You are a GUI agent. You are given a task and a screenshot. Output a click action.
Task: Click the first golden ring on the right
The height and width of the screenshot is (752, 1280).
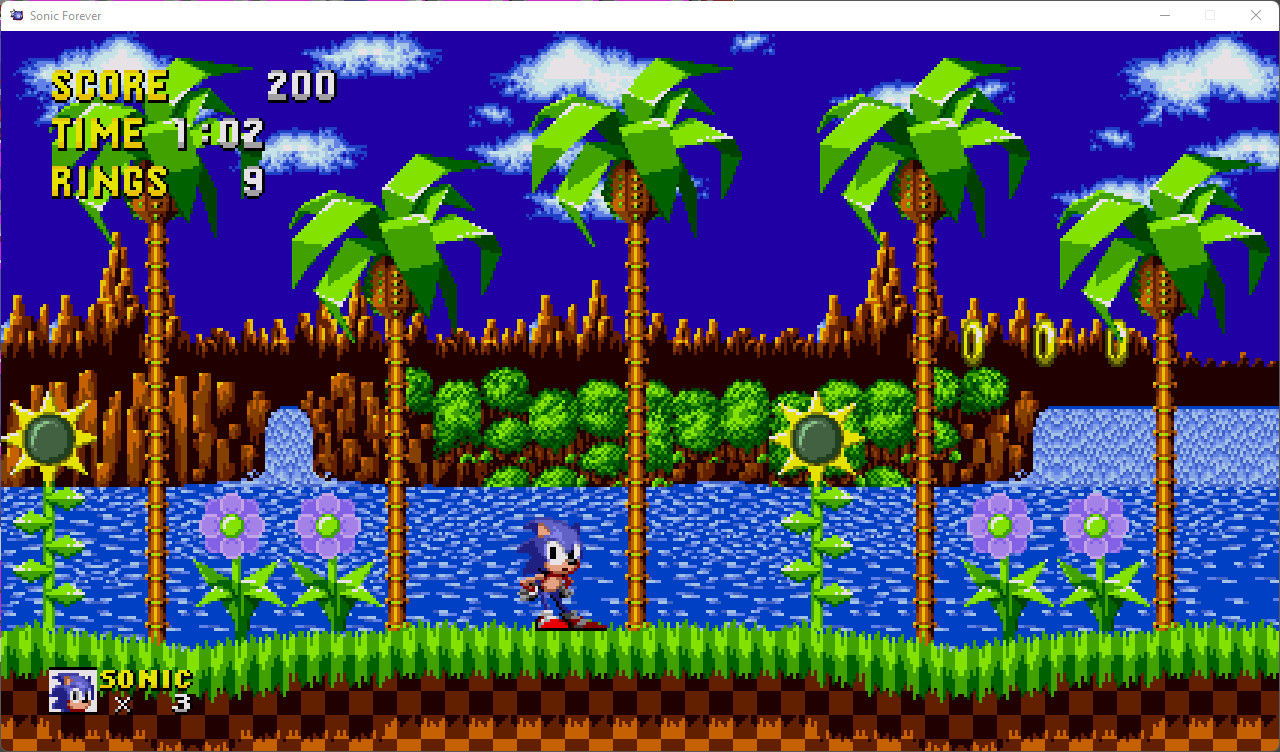975,341
